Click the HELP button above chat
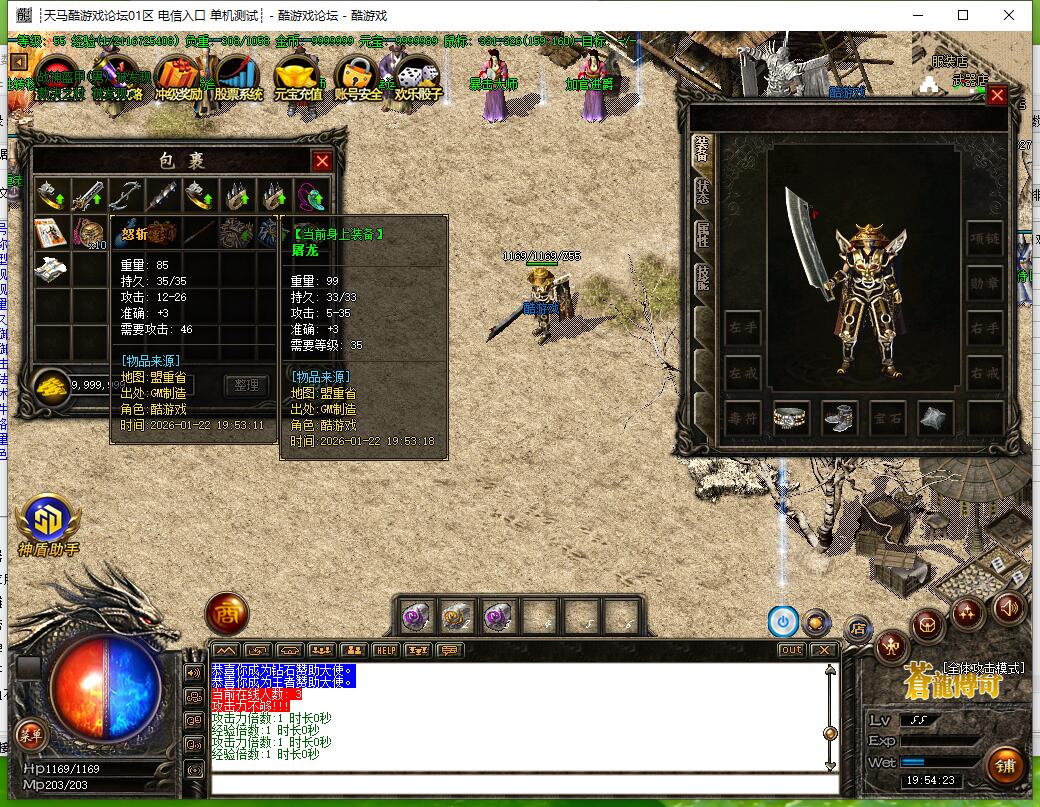The width and height of the screenshot is (1040, 807). (x=386, y=650)
